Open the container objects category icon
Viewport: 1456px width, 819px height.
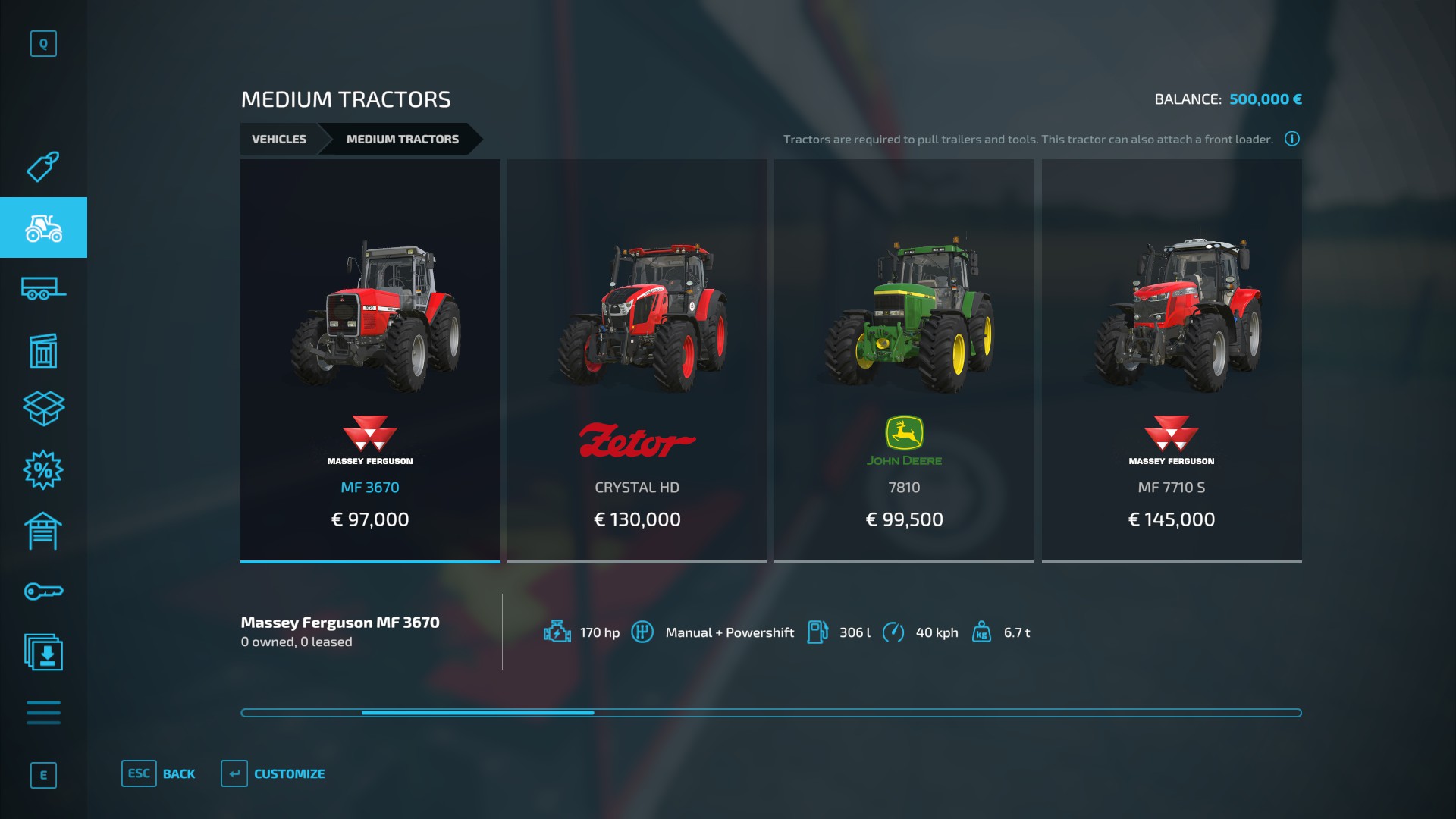point(43,350)
